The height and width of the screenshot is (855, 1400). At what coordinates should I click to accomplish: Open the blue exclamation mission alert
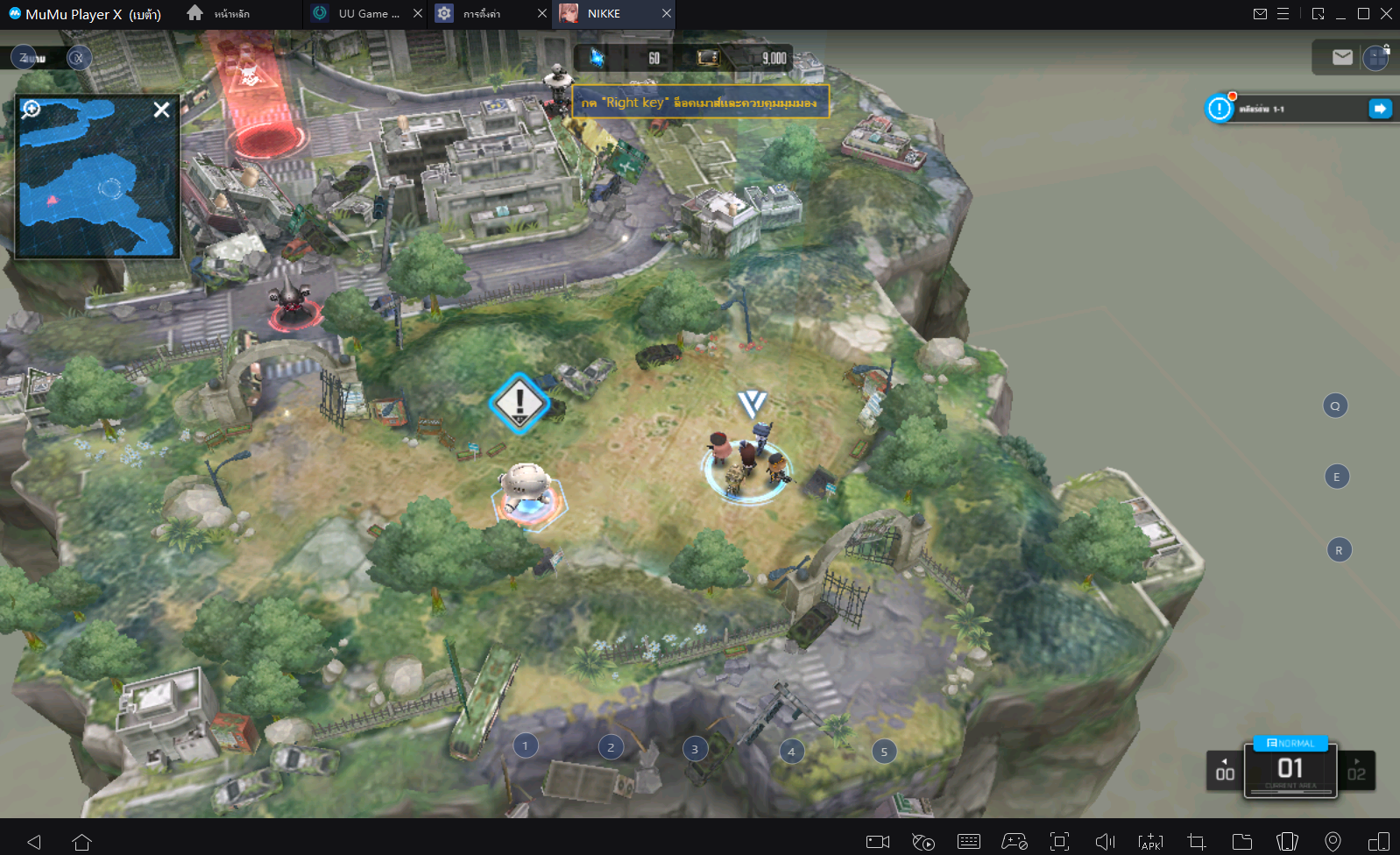1219,109
